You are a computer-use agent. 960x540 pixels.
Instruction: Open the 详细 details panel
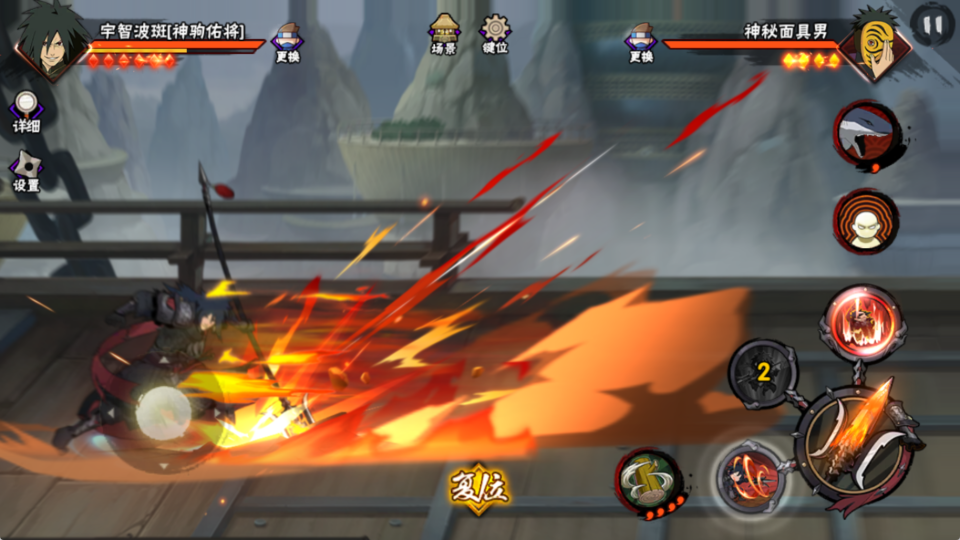tap(26, 111)
